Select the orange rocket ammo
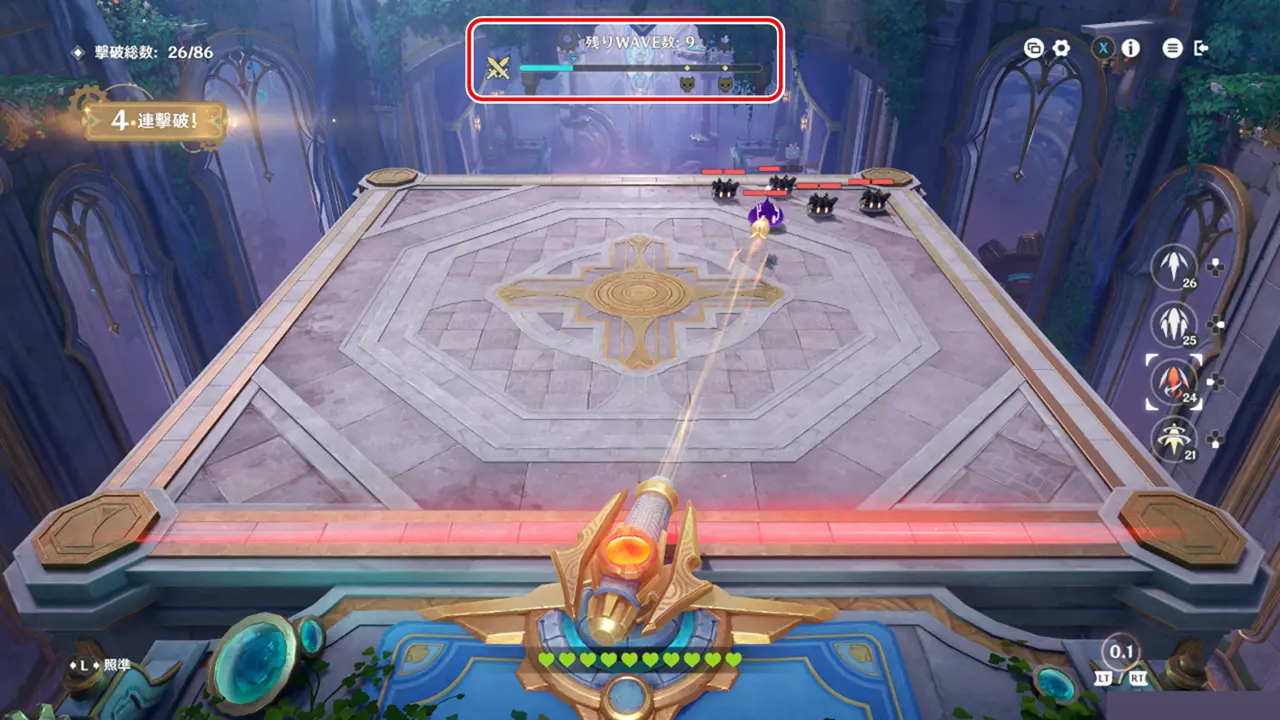This screenshot has width=1280, height=720. click(1174, 381)
